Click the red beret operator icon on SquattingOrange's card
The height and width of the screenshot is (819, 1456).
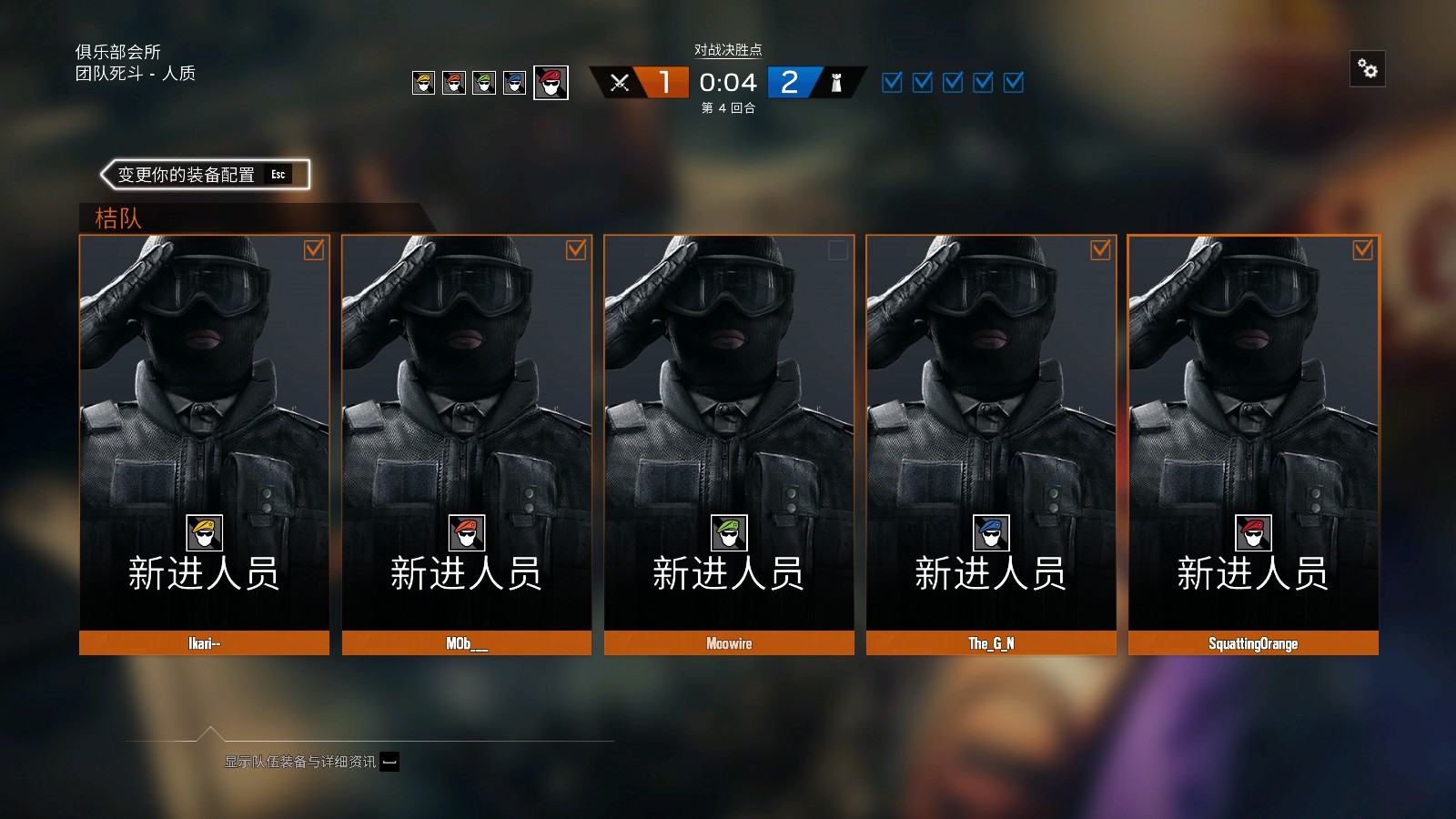click(x=1253, y=533)
